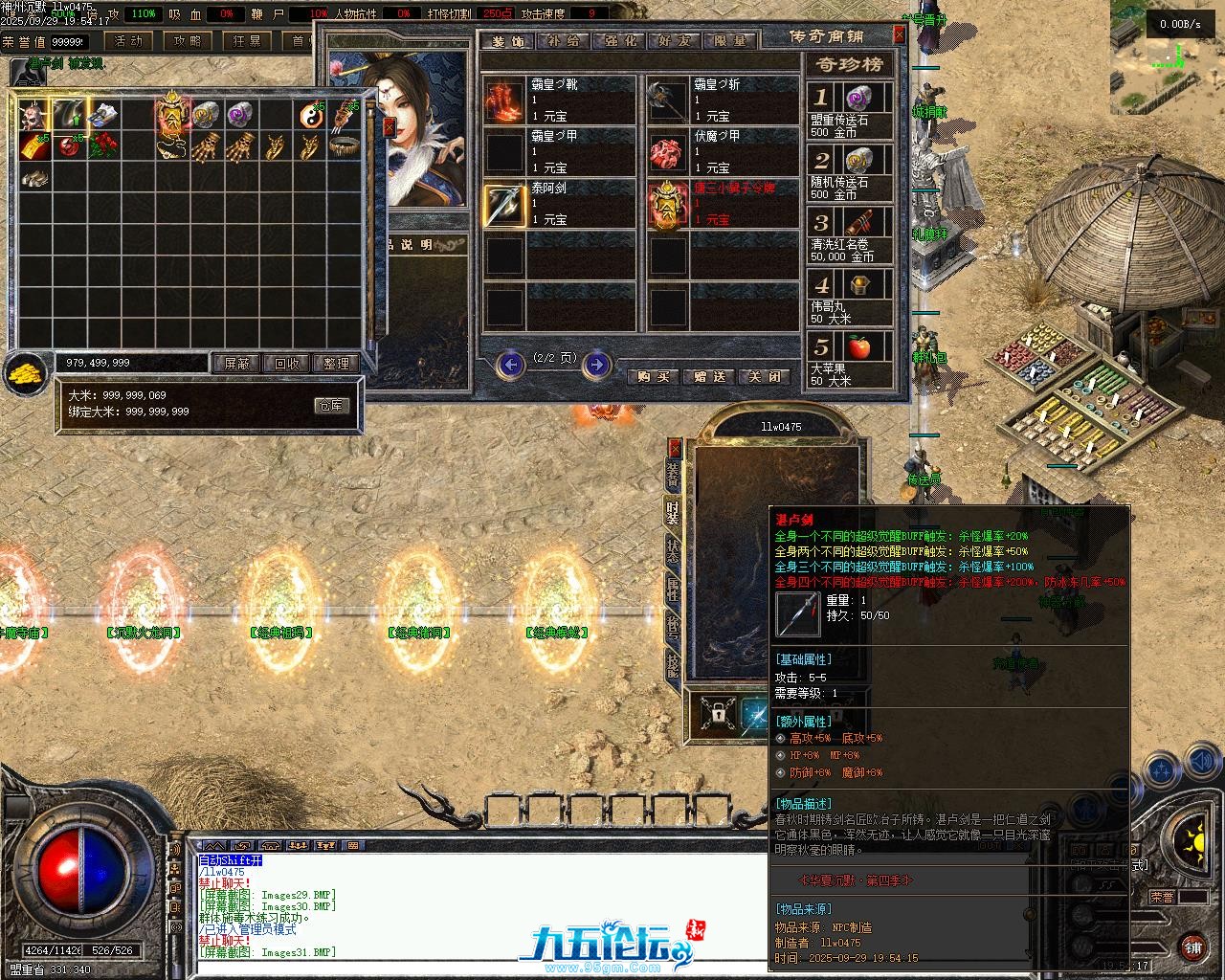This screenshot has height=980, width=1225.
Task: Close the 传奇商铺 shop window
Action: click(x=899, y=34)
